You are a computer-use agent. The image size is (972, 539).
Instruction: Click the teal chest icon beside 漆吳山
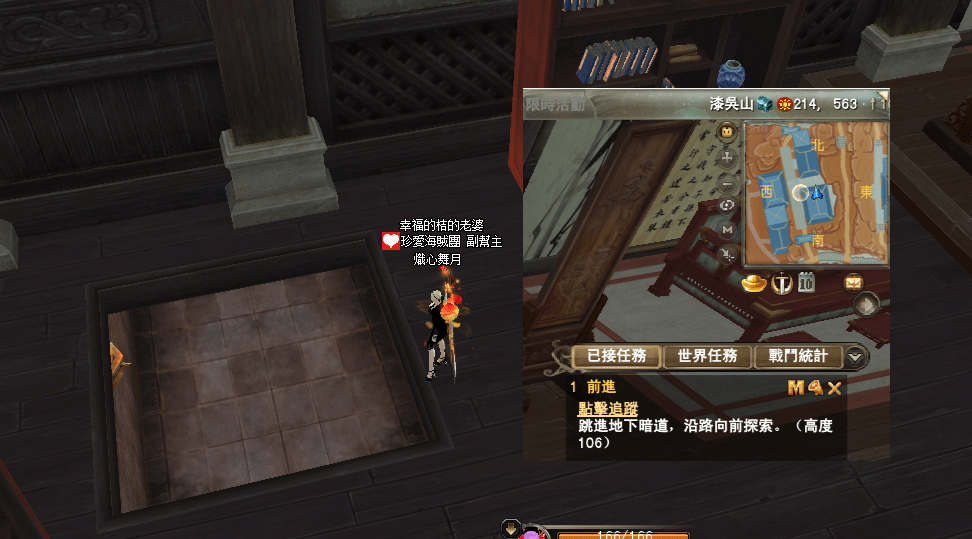pos(764,103)
